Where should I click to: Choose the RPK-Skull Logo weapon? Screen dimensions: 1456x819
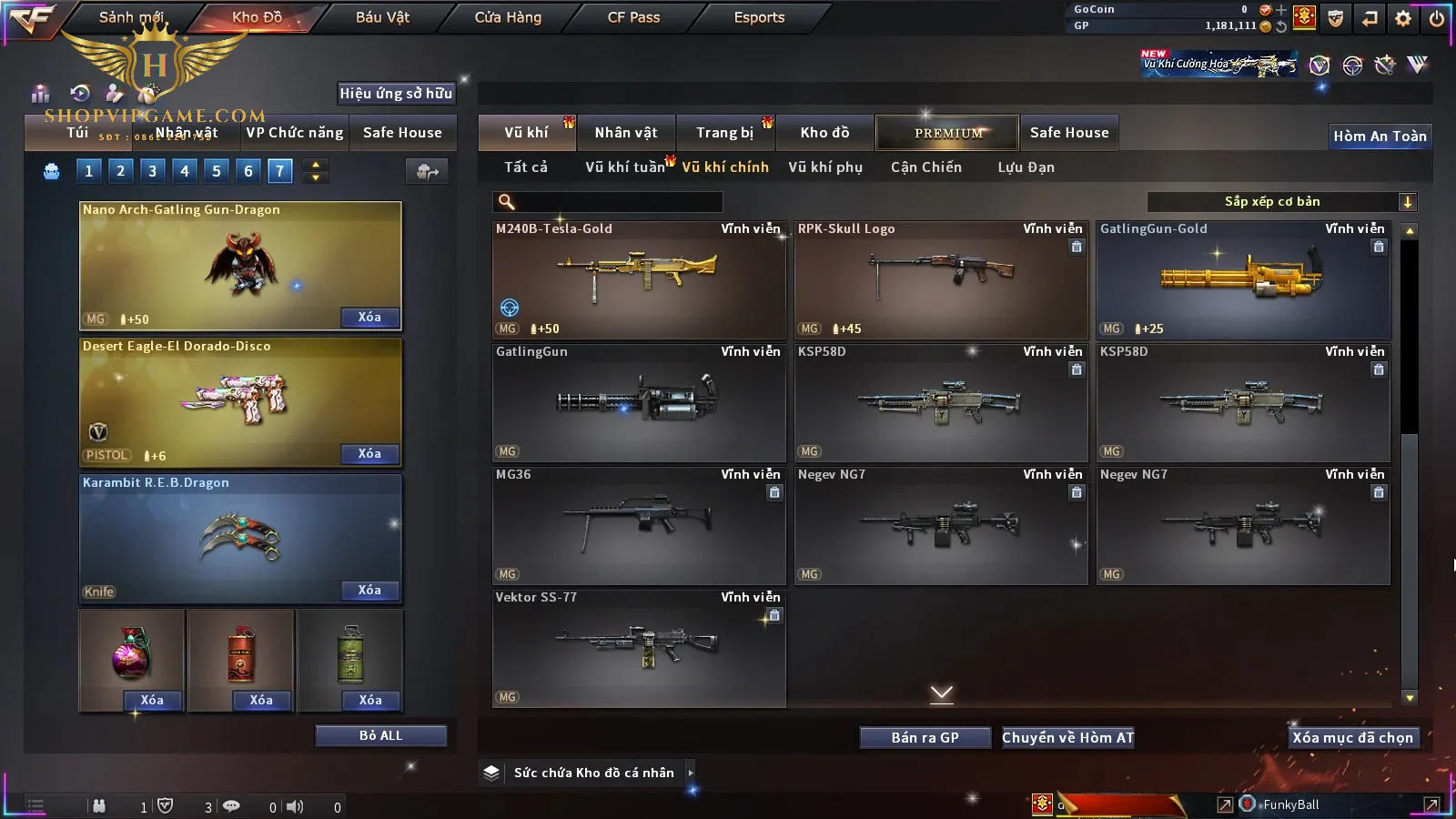pos(941,278)
